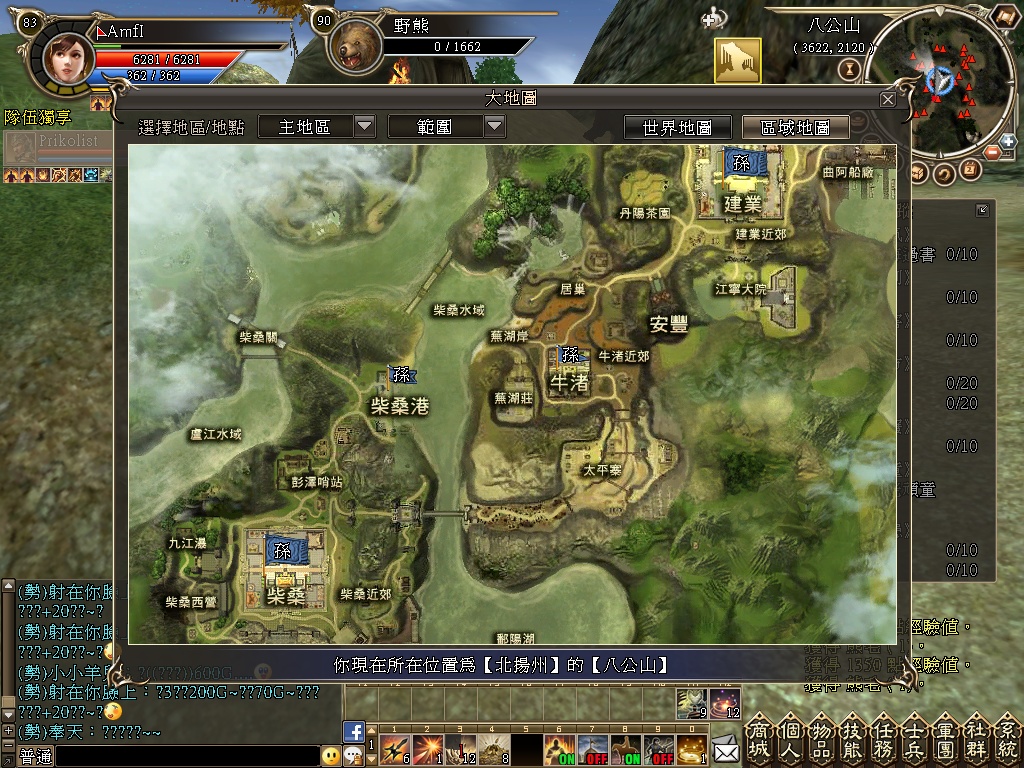Select 柴桑港 on the map
Screen dimensions: 1024x768
pos(400,405)
